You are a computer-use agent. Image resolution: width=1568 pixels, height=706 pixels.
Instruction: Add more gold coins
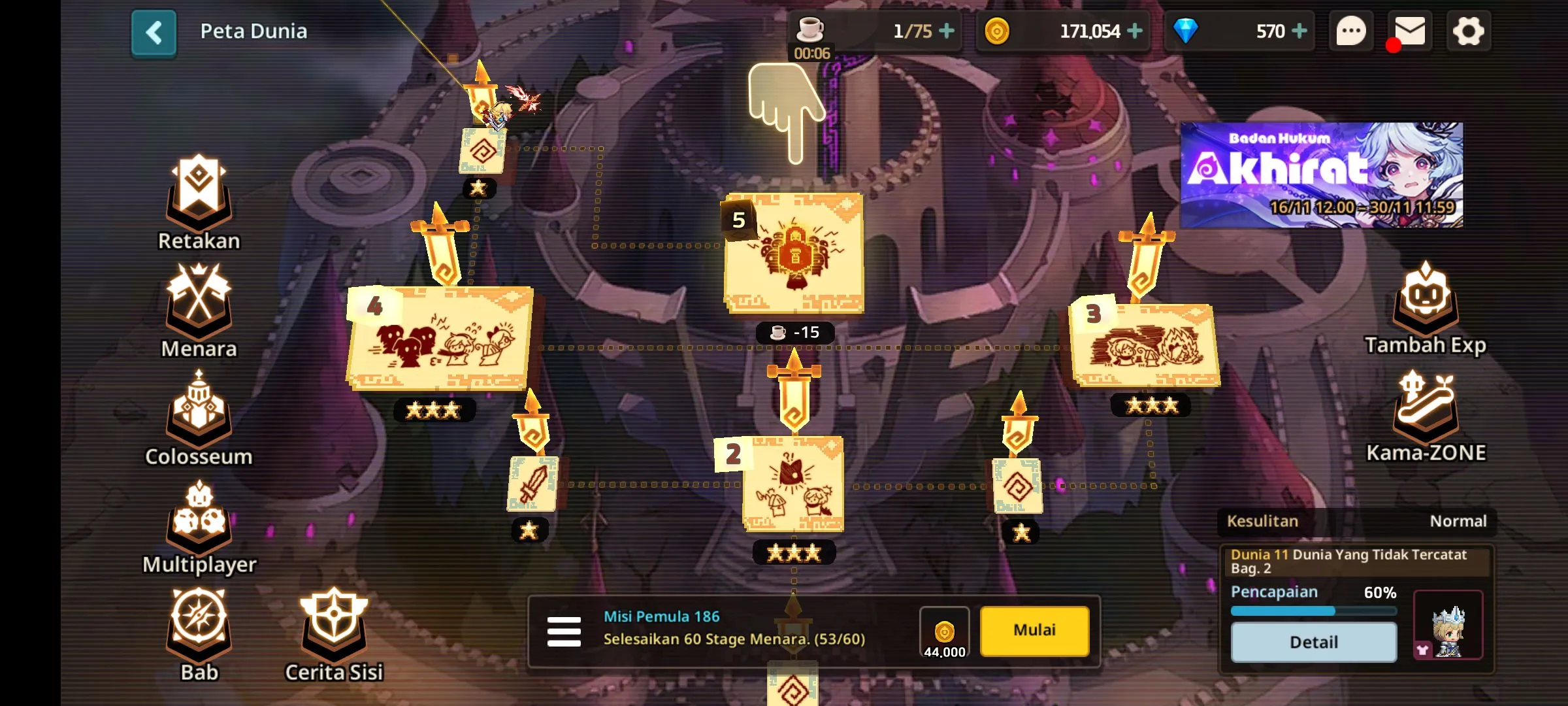click(x=1135, y=31)
